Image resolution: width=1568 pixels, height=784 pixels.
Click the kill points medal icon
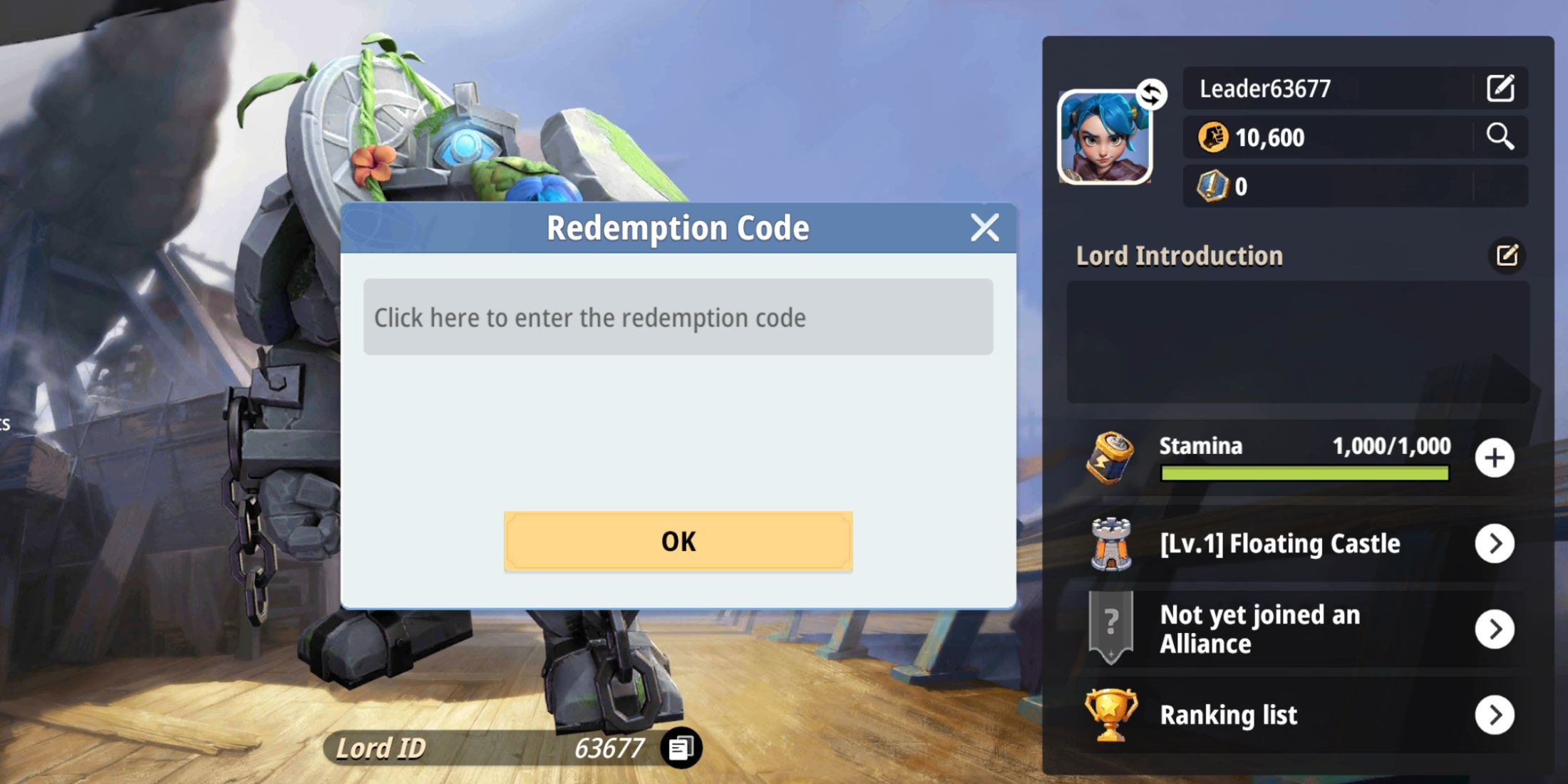[x=1216, y=186]
